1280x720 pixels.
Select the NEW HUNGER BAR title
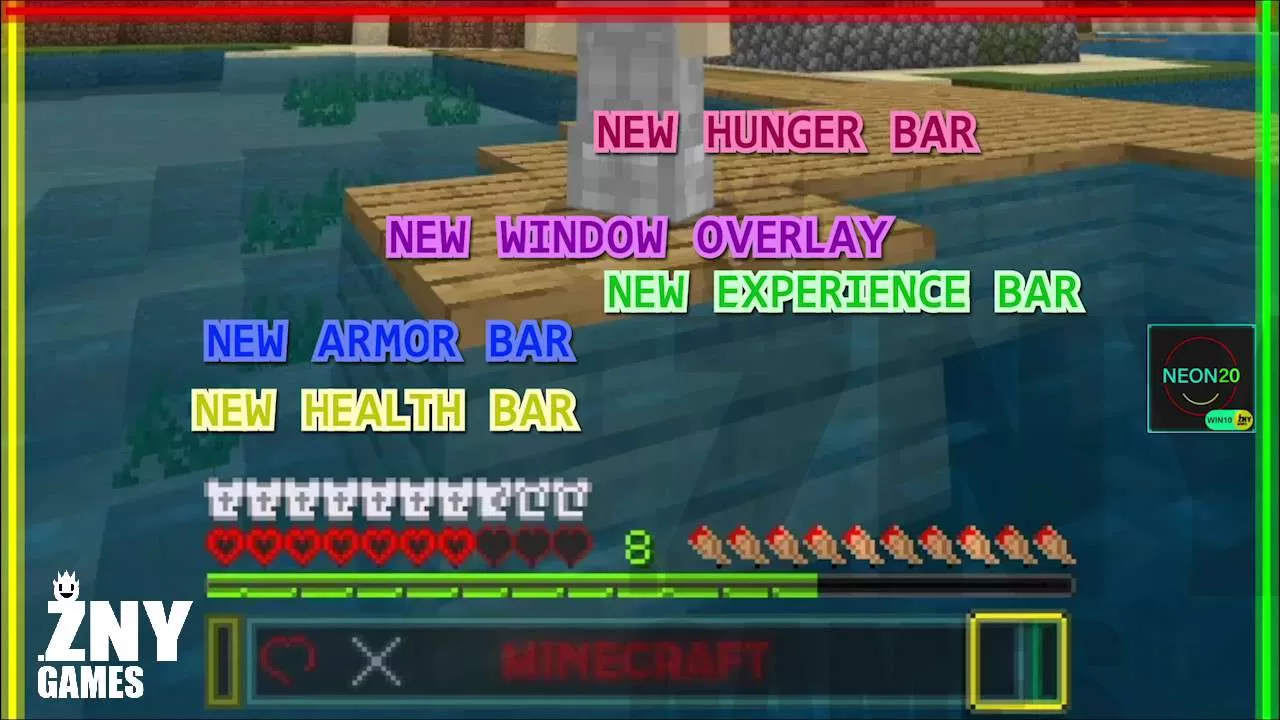(x=786, y=131)
